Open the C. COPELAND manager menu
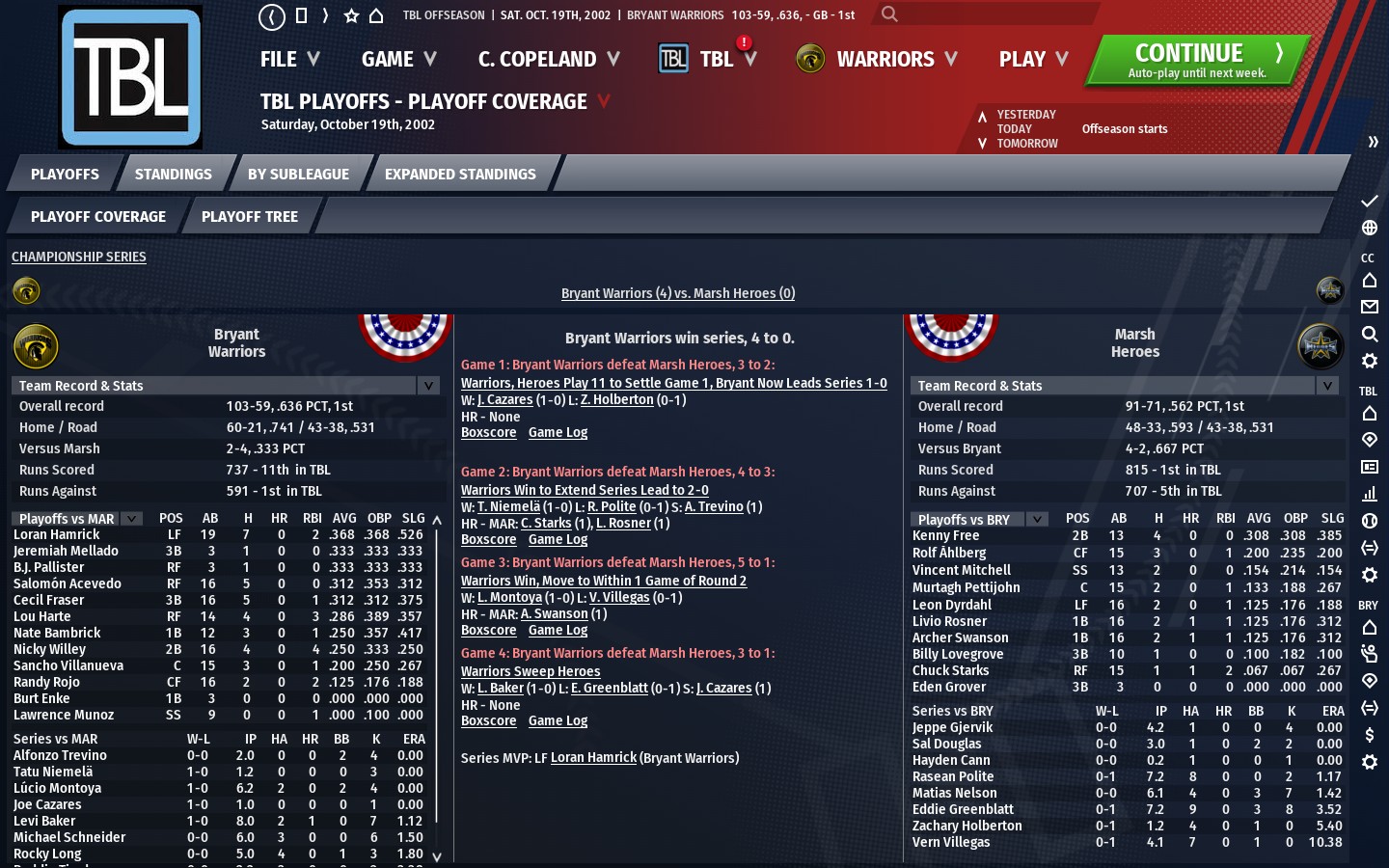The width and height of the screenshot is (1389, 868). point(548,60)
